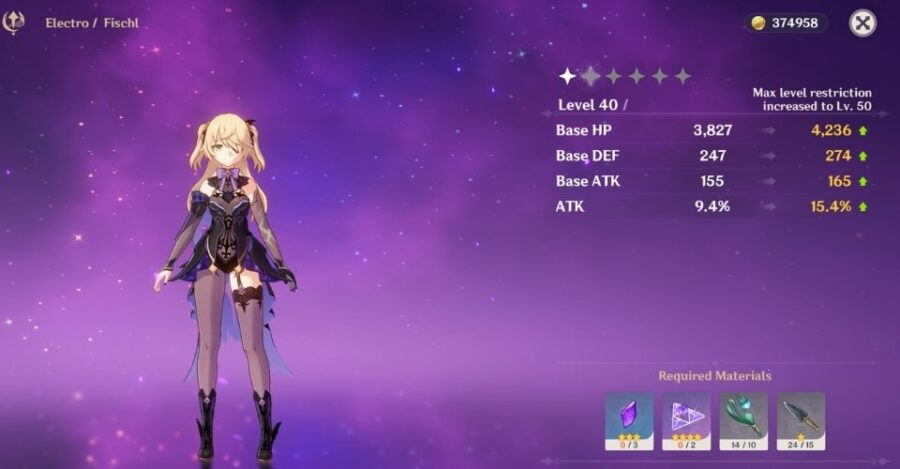This screenshot has height=469, width=900.
Task: View the arrowhead material slot
Action: [800, 416]
